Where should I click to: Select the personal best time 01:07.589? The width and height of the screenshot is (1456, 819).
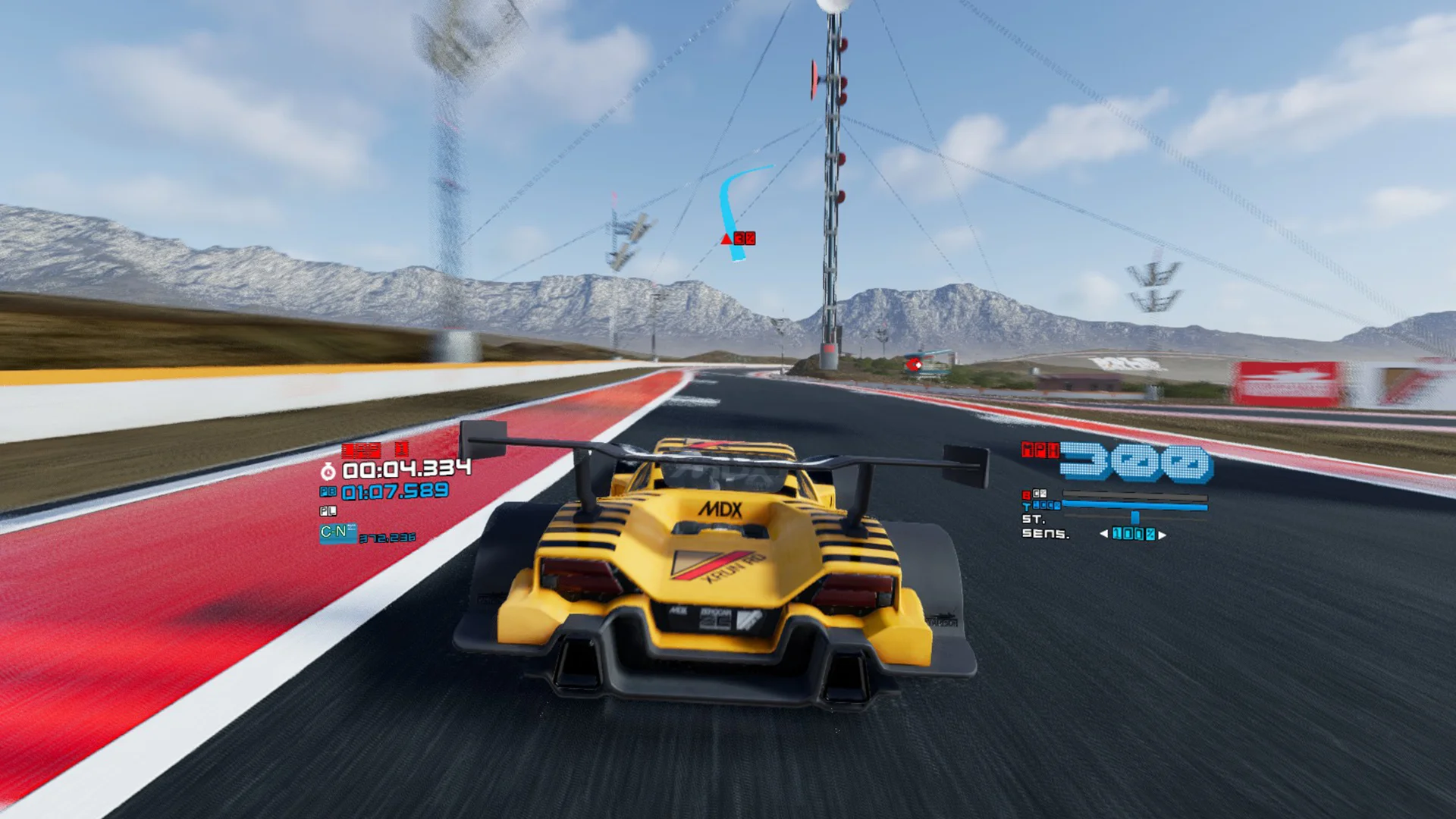pyautogui.click(x=394, y=491)
